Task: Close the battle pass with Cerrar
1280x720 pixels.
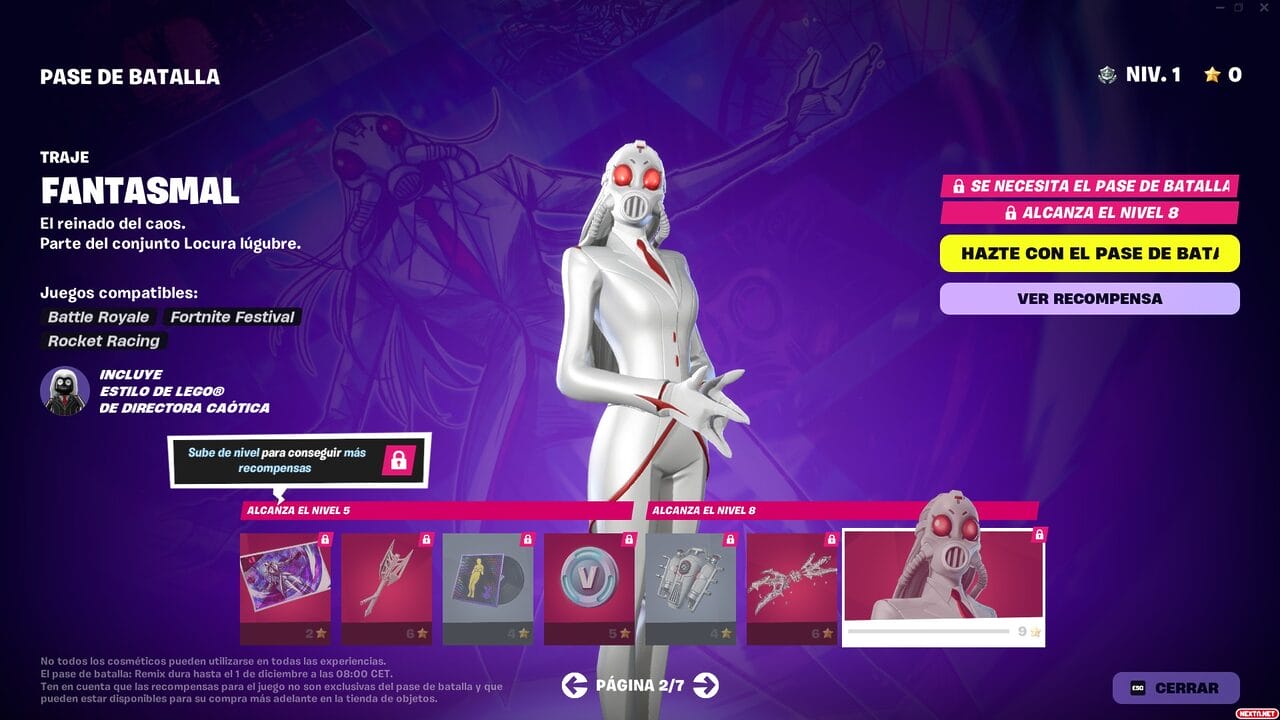Action: click(x=1175, y=688)
